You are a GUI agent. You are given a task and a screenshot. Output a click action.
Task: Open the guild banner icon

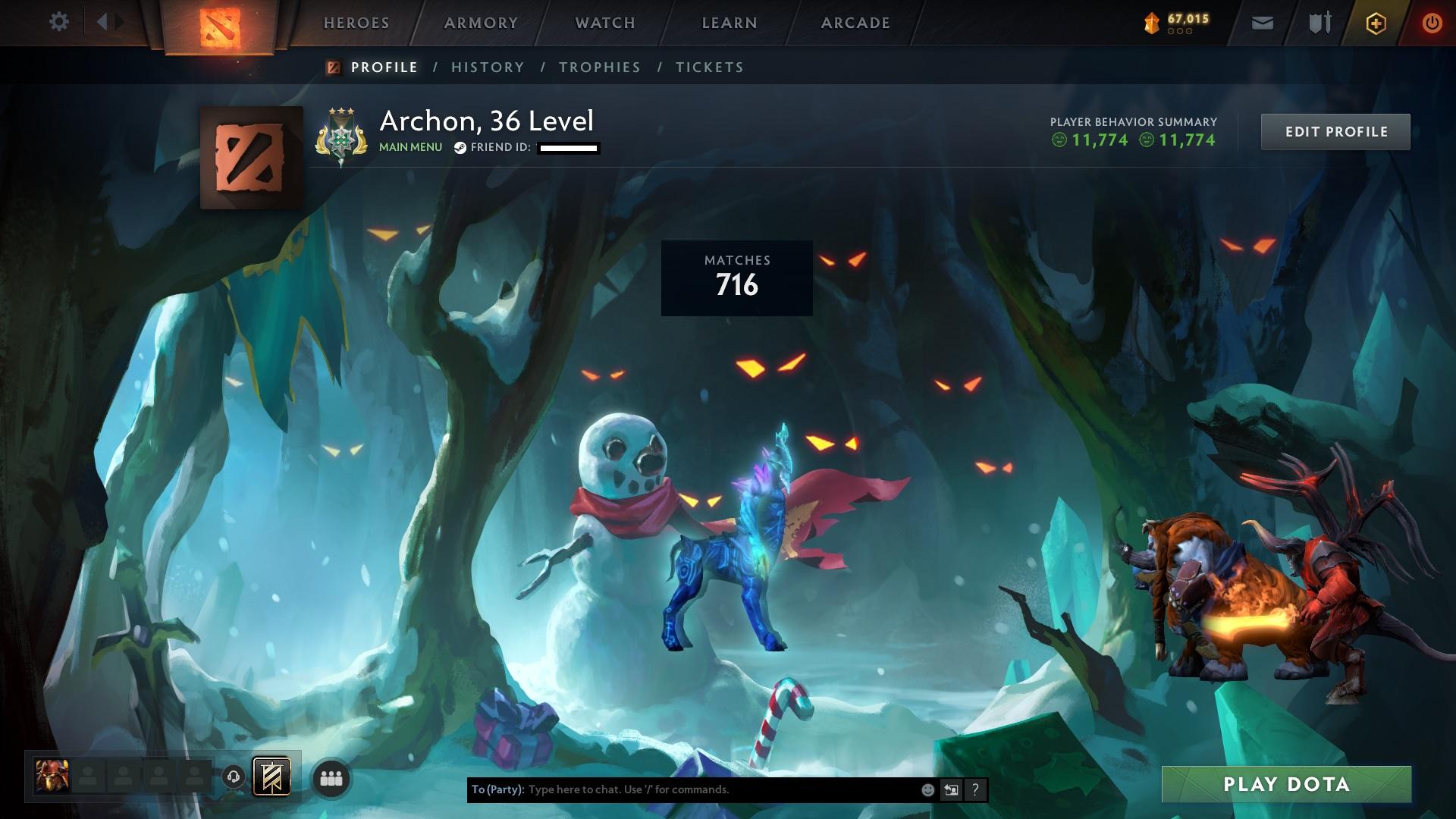click(271, 777)
